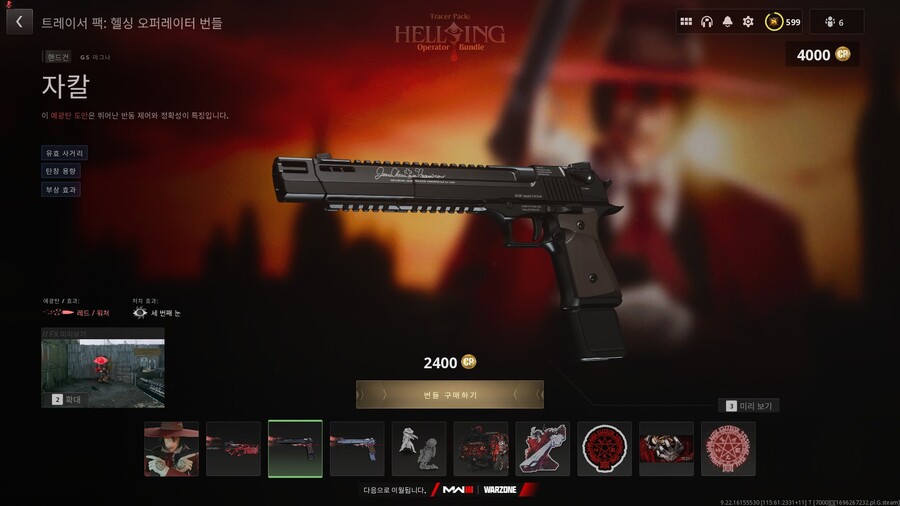The height and width of the screenshot is (506, 900).
Task: Purchase the Hellsing bundle
Action: coord(449,395)
